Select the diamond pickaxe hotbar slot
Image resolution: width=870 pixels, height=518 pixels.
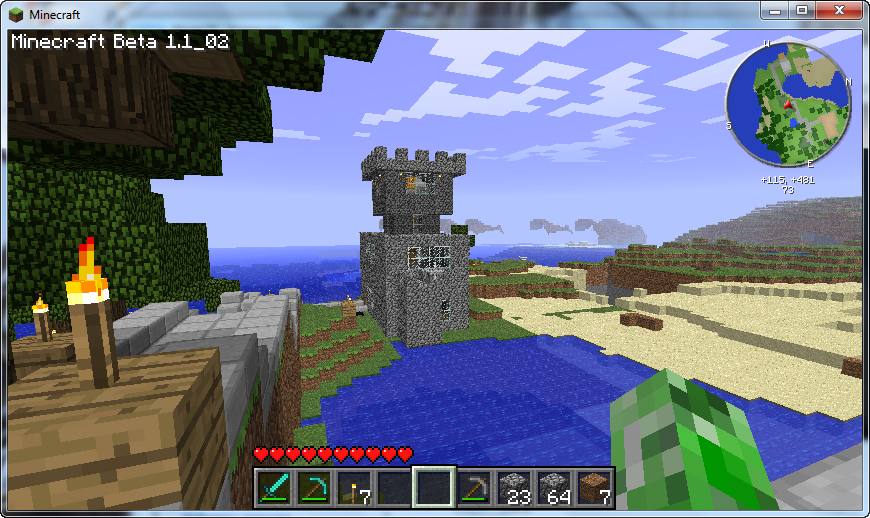pyautogui.click(x=314, y=487)
